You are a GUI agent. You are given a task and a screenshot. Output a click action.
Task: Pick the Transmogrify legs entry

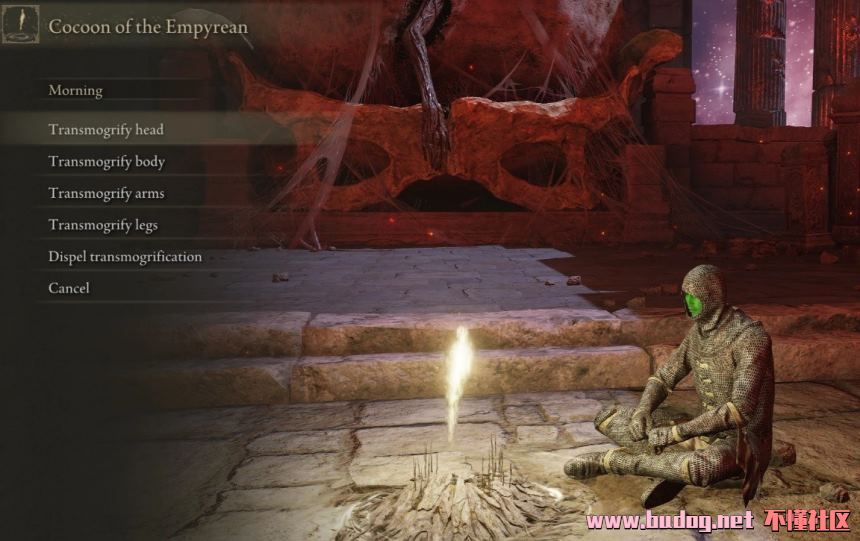103,226
